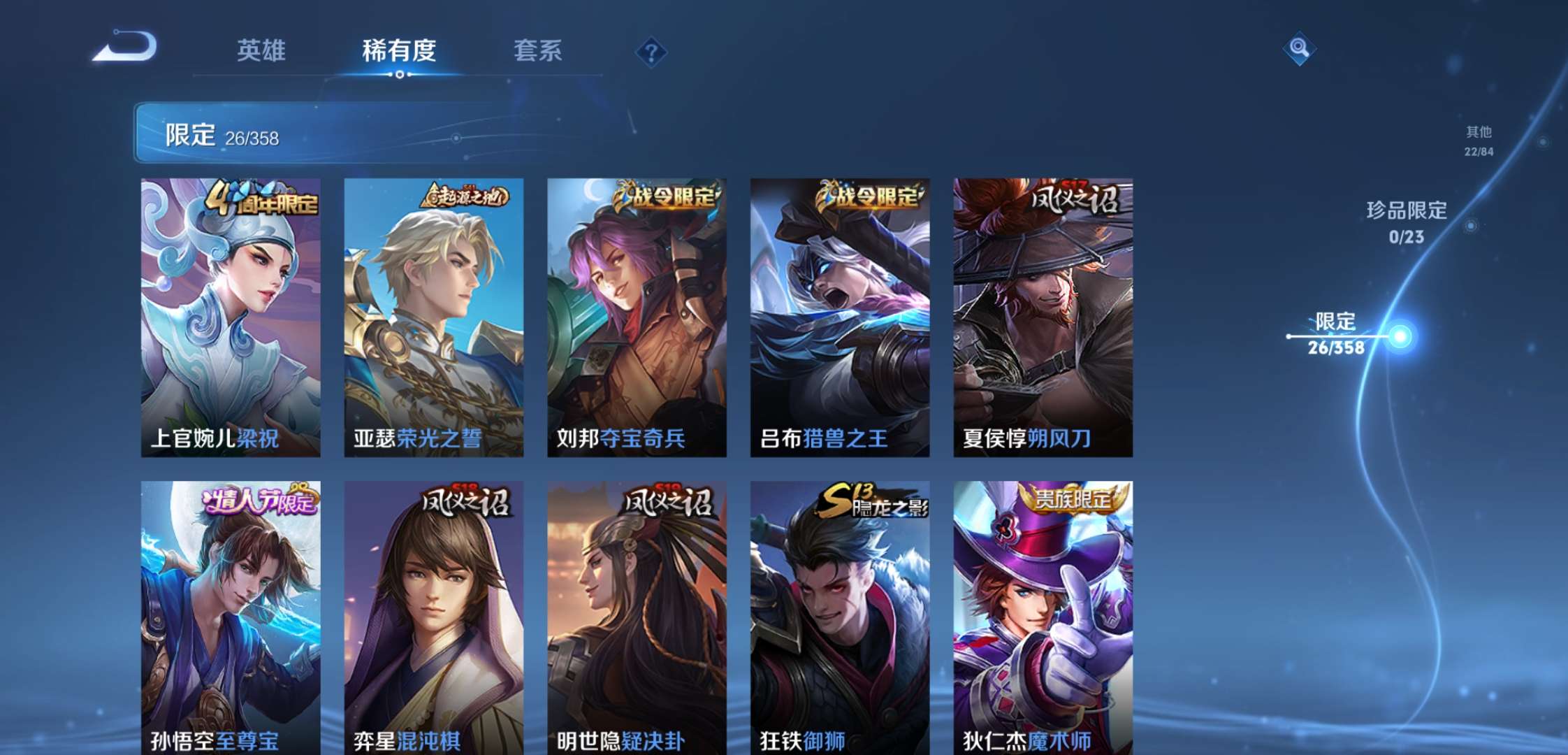Viewport: 1568px width, 755px height.
Task: Select the 稀有度 tab
Action: pos(398,51)
